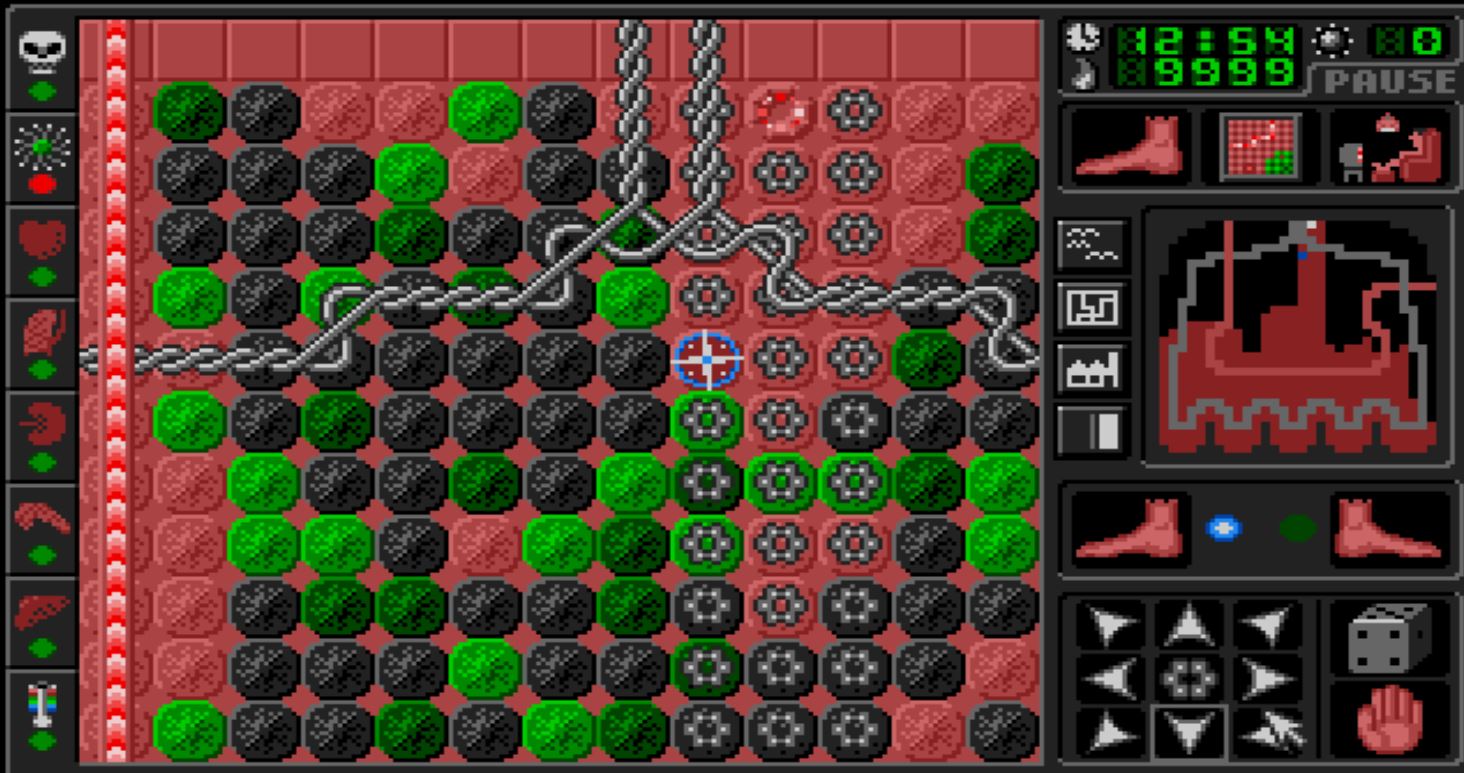Click the center button of arrow pad

(1189, 680)
